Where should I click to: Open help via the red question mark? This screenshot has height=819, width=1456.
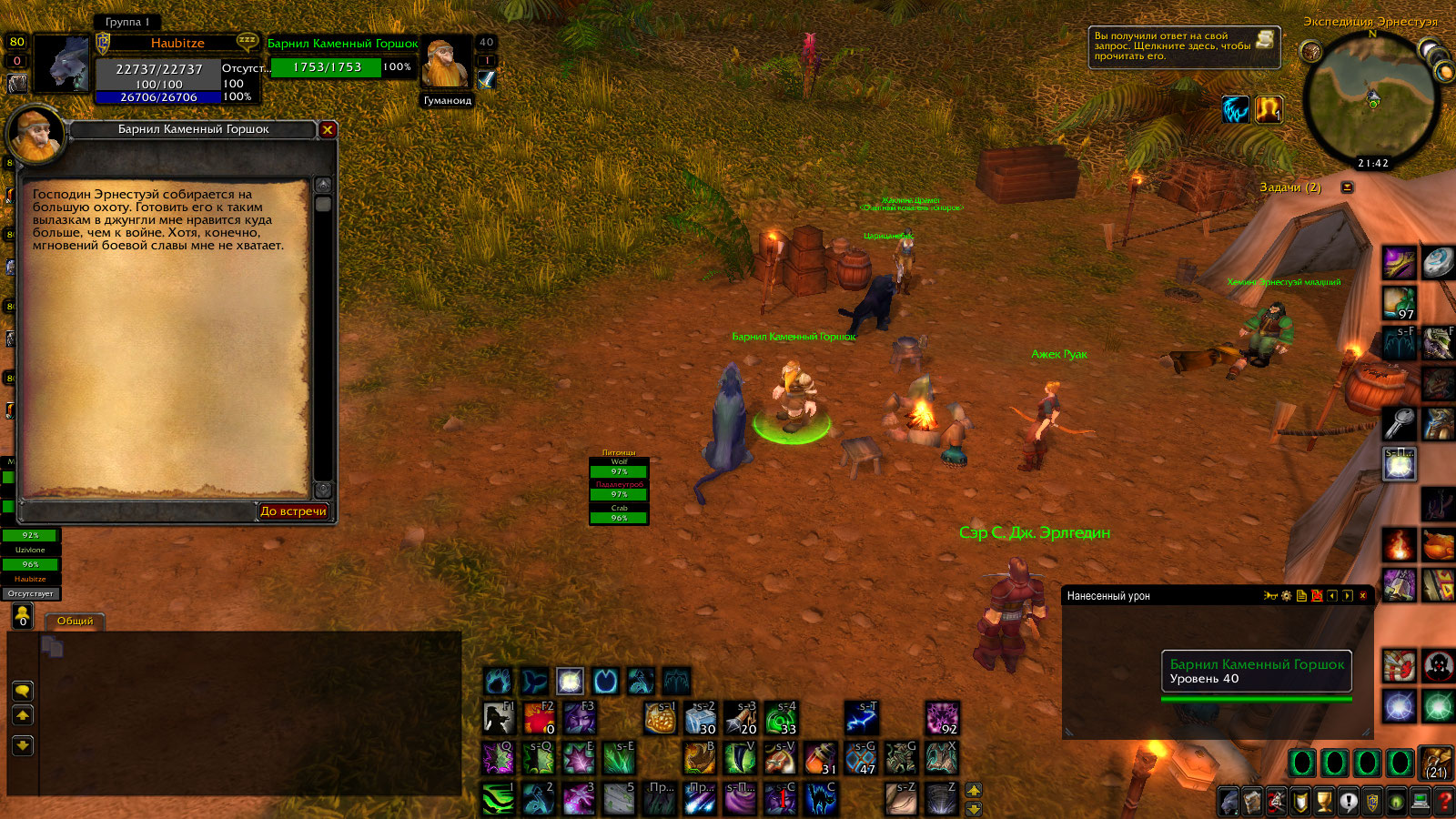[1443, 802]
